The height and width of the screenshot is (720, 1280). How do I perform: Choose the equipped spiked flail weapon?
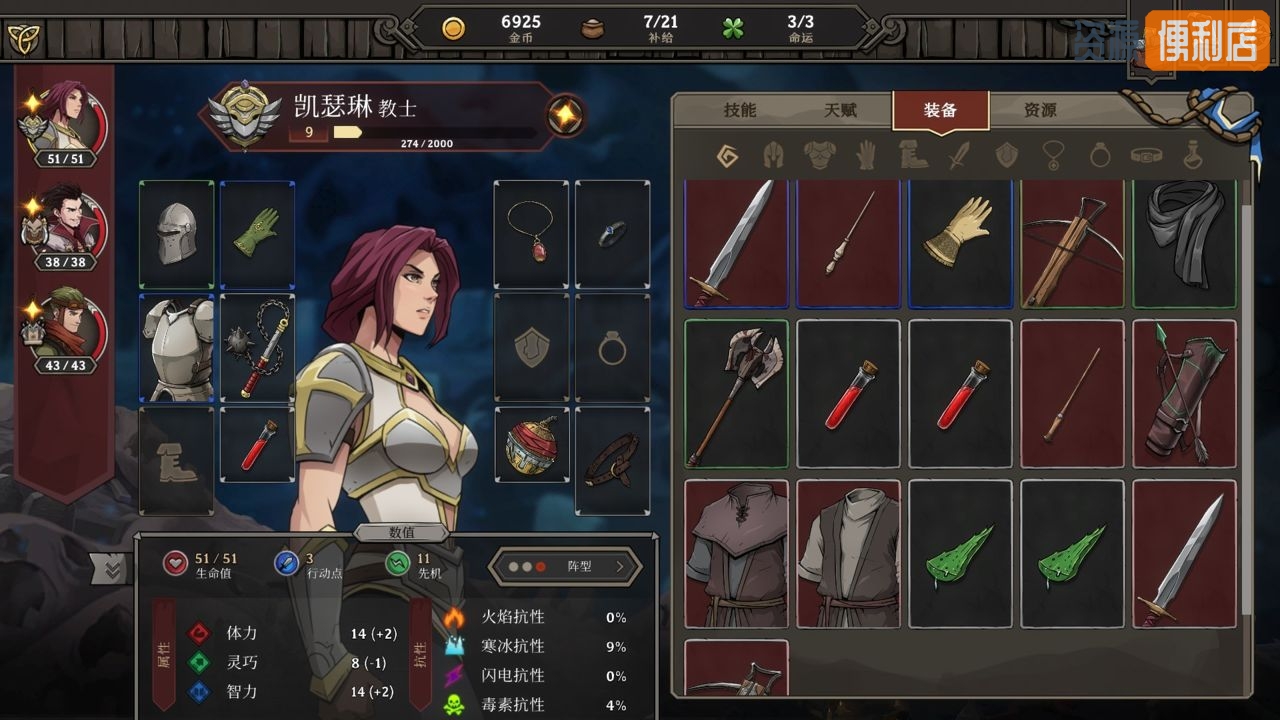point(257,347)
